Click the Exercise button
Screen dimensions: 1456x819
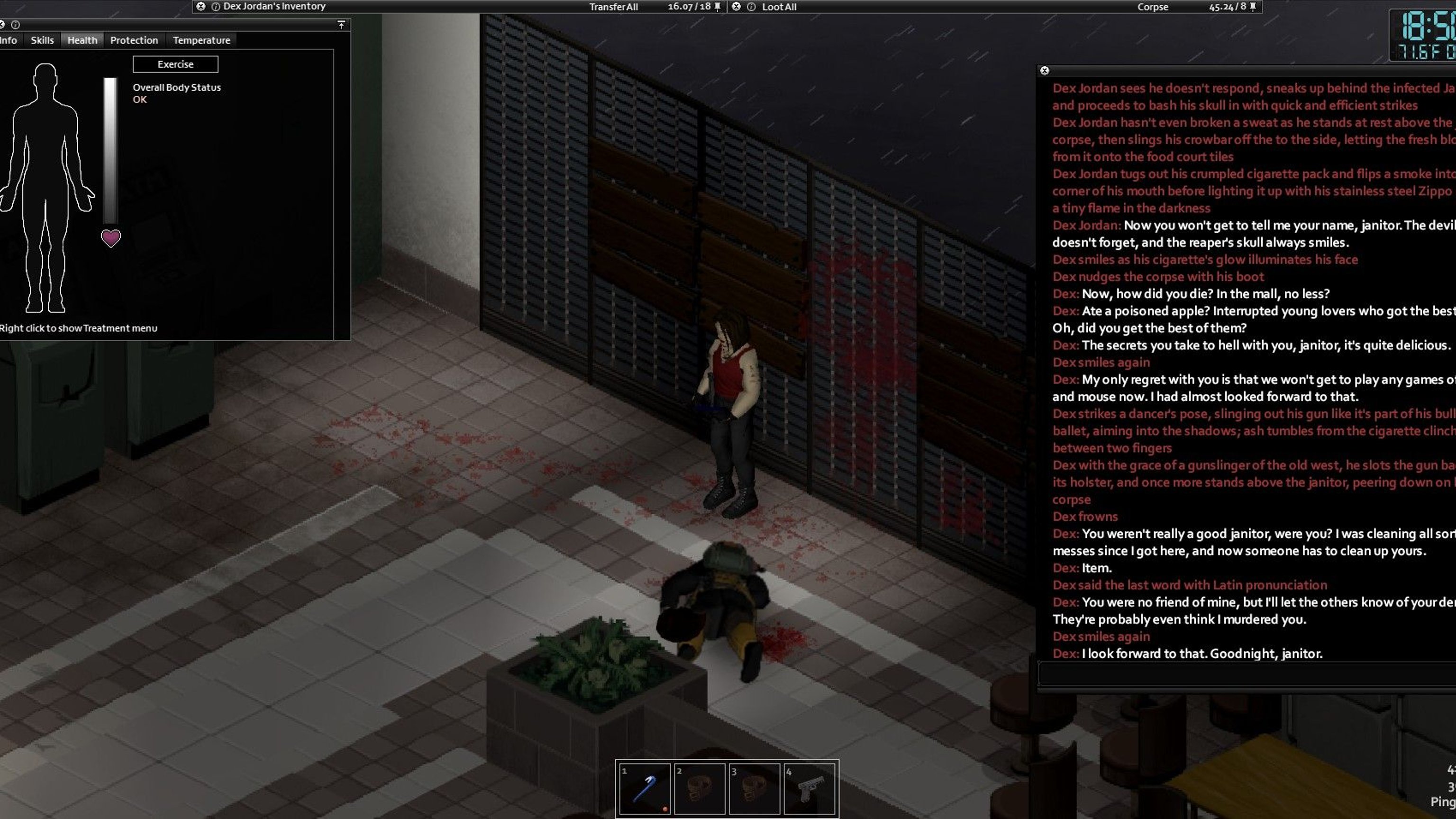click(x=175, y=64)
